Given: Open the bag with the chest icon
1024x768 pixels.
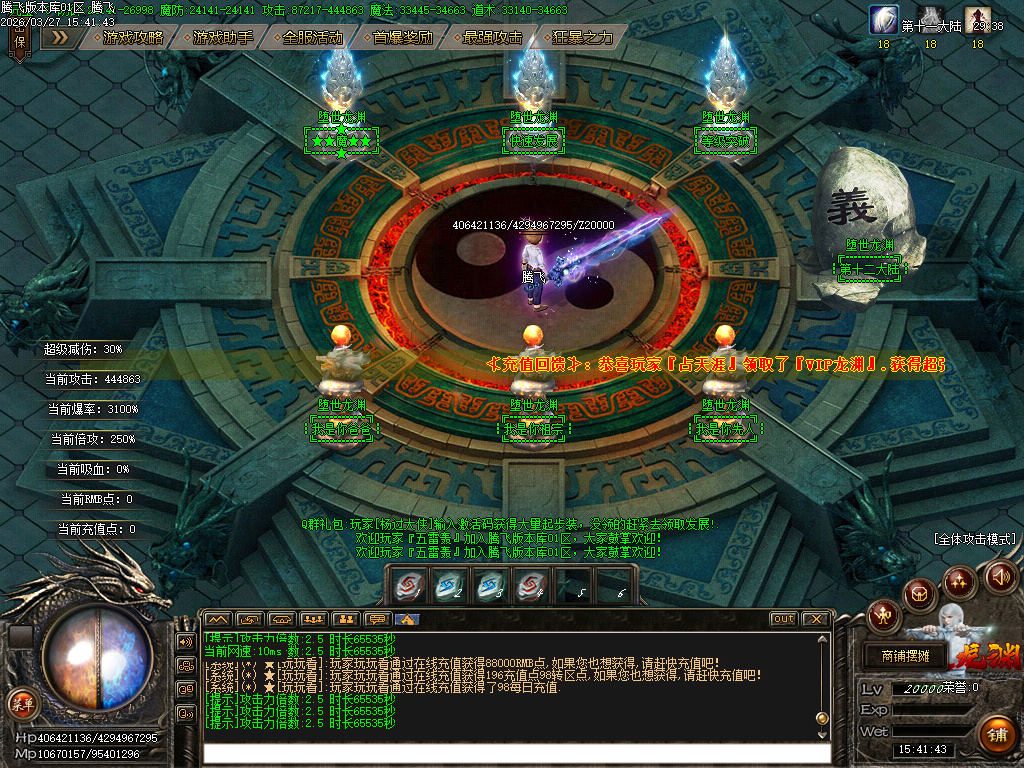Looking at the screenshot, I should tap(919, 596).
